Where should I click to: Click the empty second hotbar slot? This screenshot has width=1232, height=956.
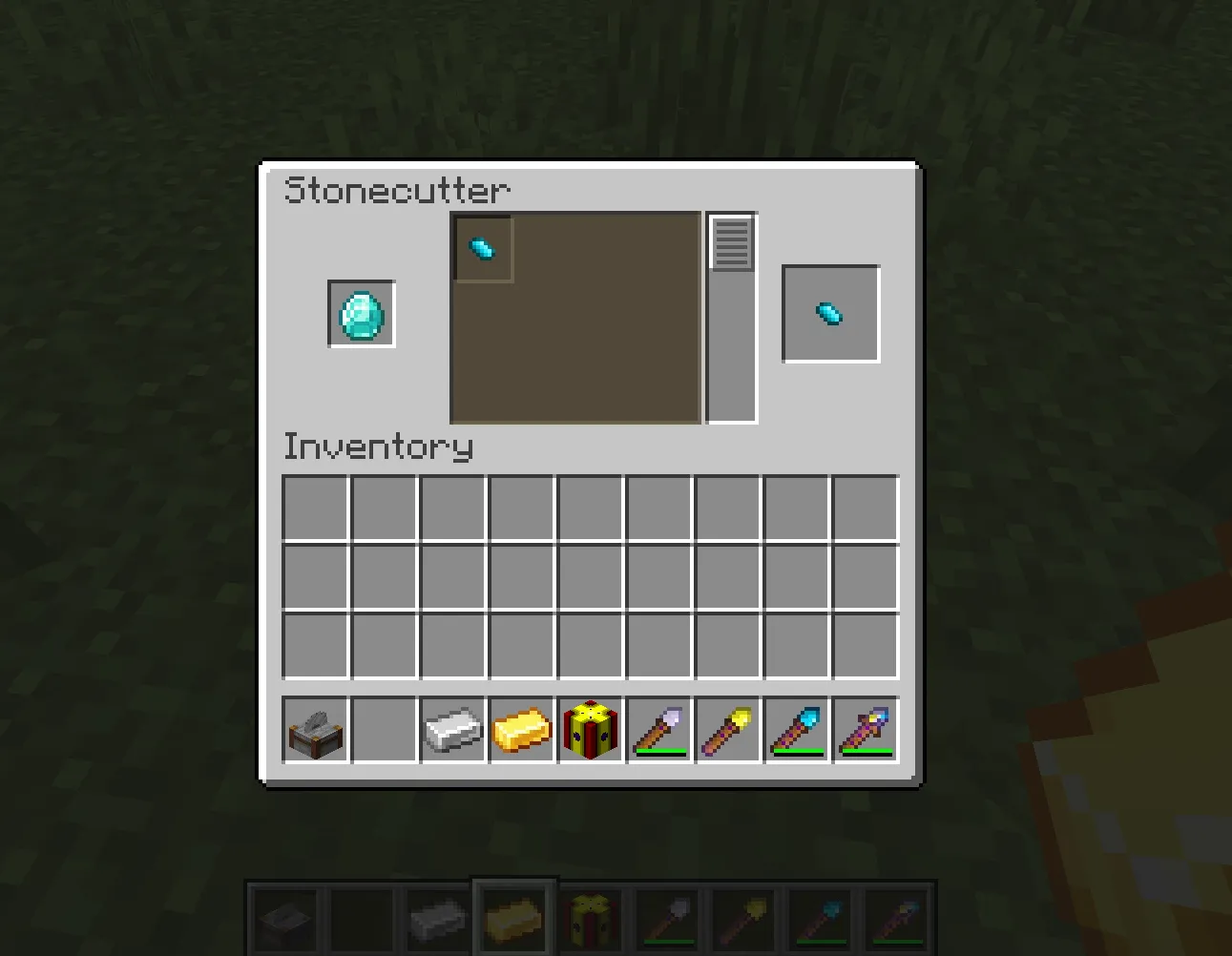[x=383, y=730]
